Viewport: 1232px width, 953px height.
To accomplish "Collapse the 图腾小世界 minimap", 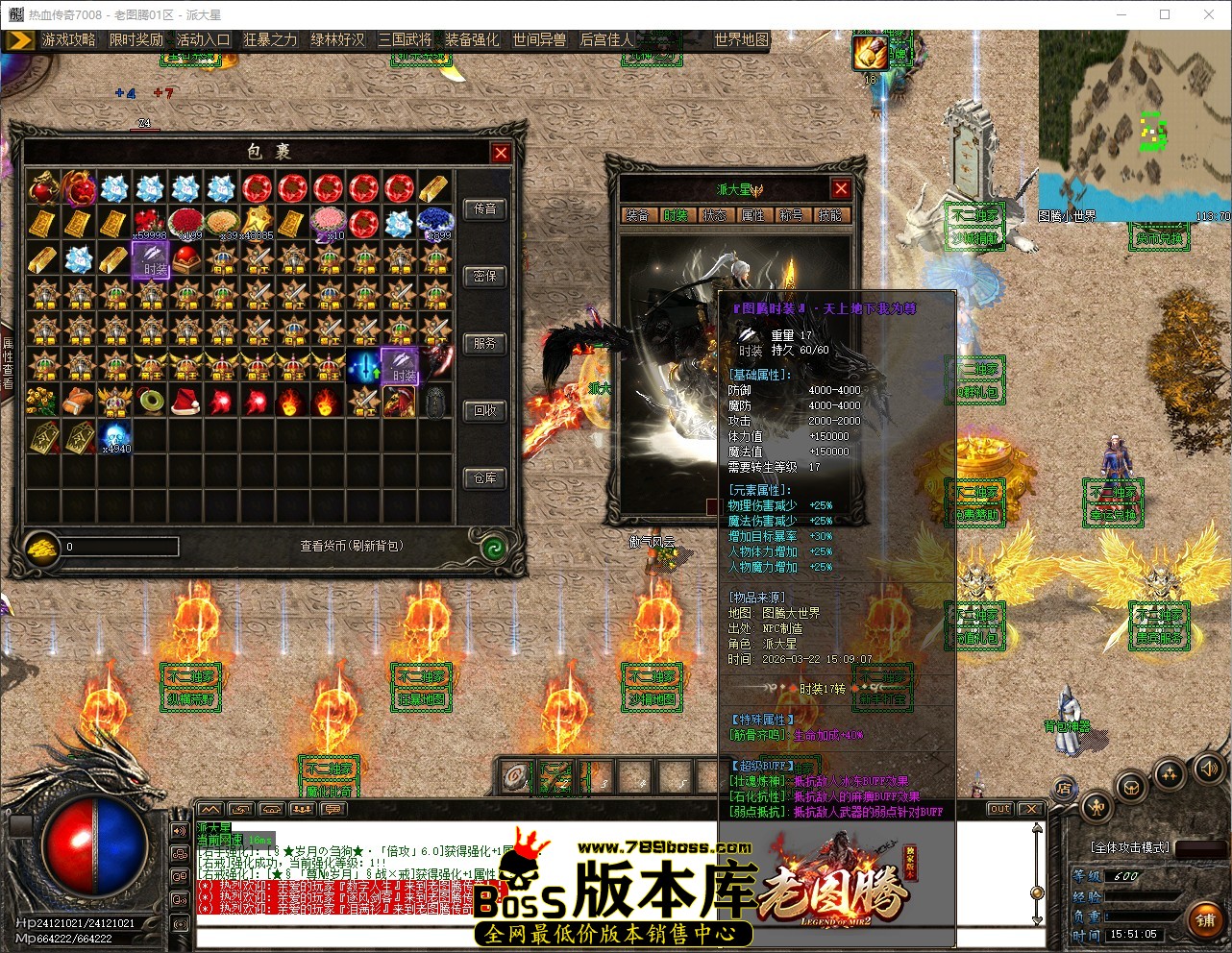I will tap(1069, 215).
